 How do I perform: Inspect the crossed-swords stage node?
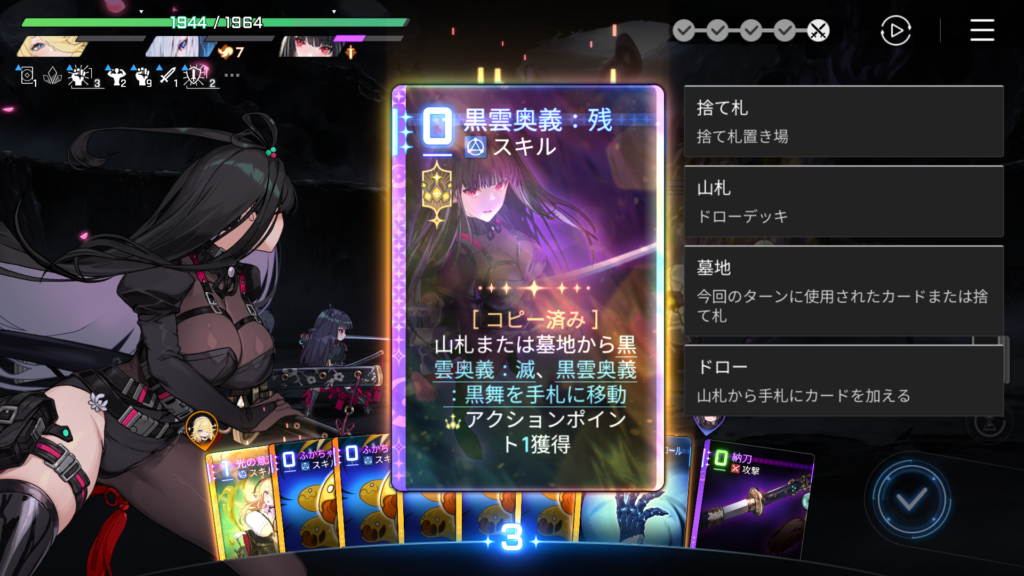[818, 30]
